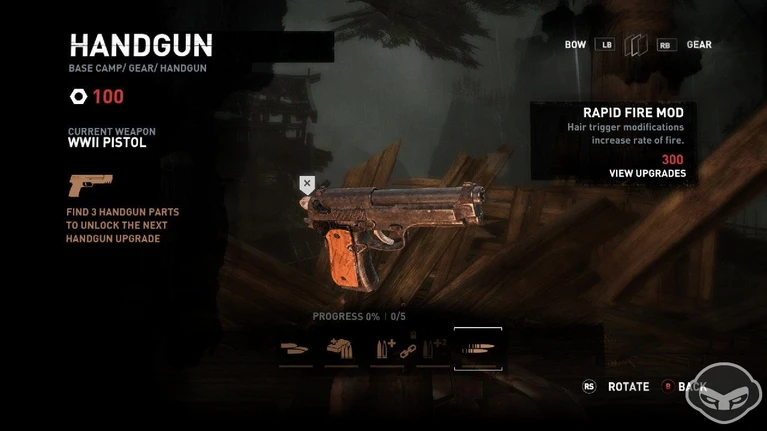Switch to the Gear tab

click(x=699, y=45)
